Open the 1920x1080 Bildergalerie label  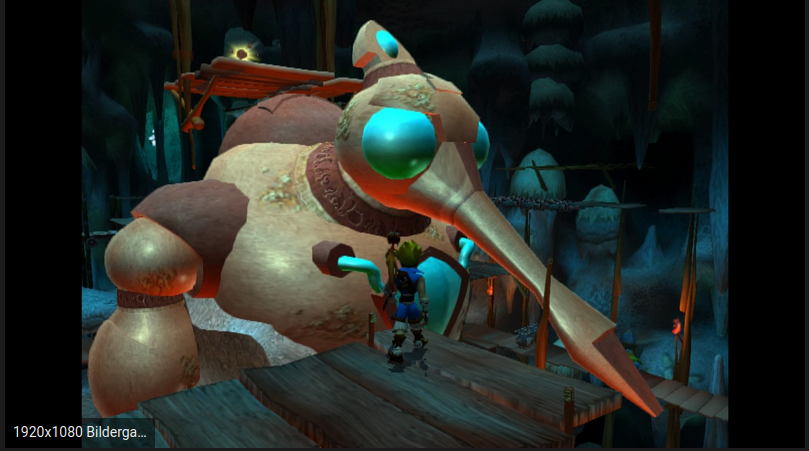tap(80, 433)
